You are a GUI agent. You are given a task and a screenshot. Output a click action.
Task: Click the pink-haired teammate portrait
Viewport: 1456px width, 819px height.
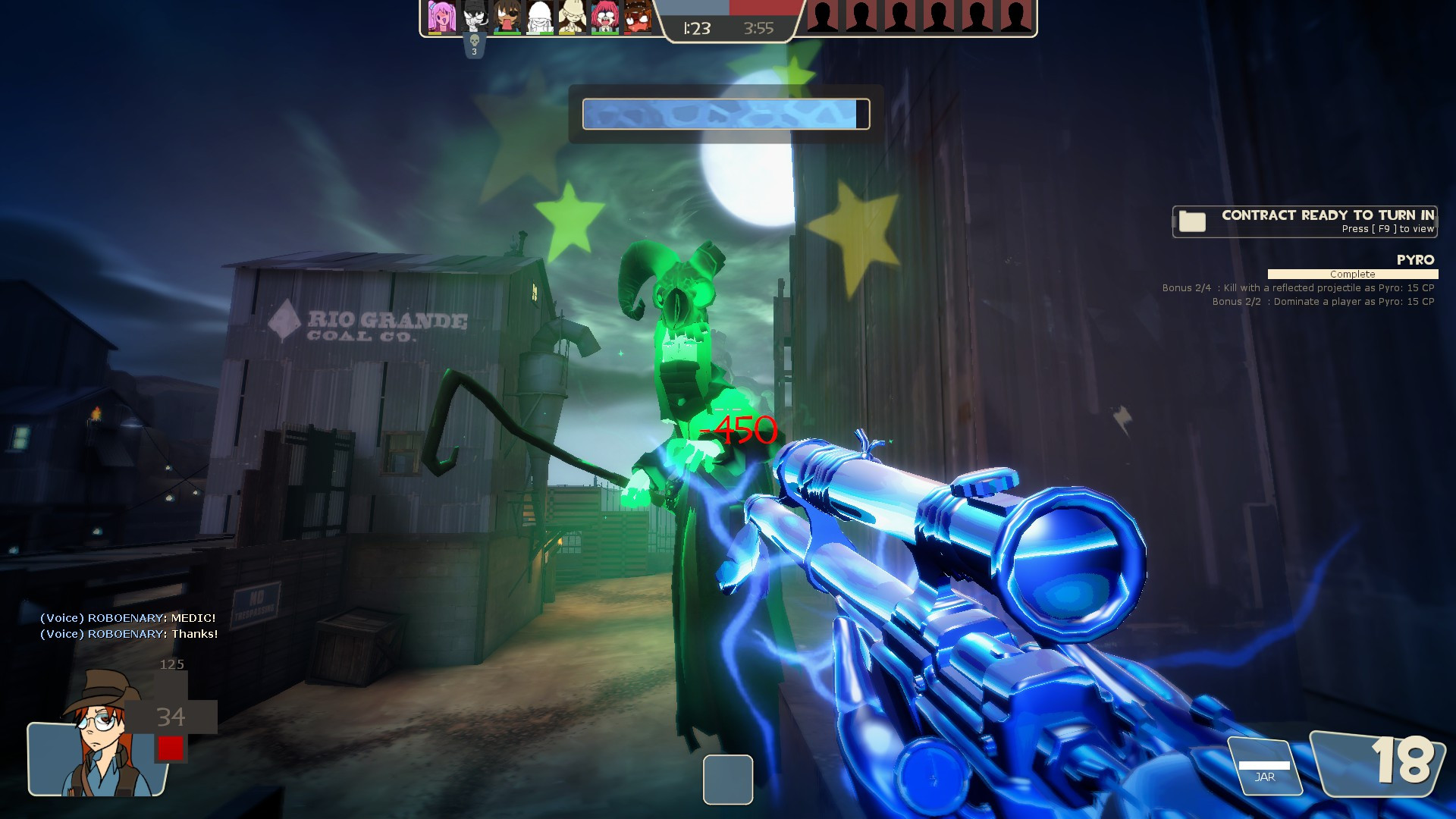(442, 17)
